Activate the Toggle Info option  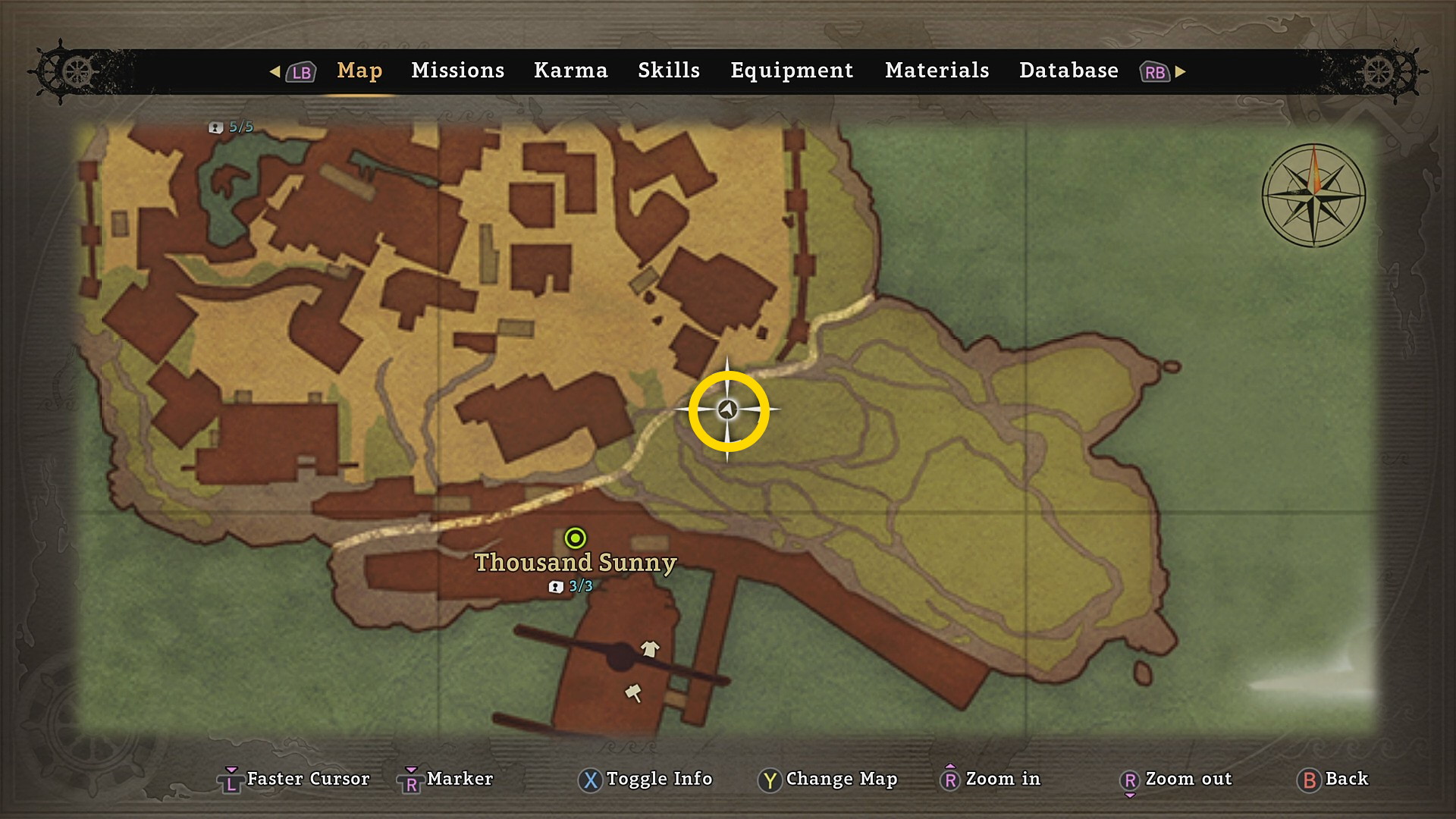tap(646, 779)
